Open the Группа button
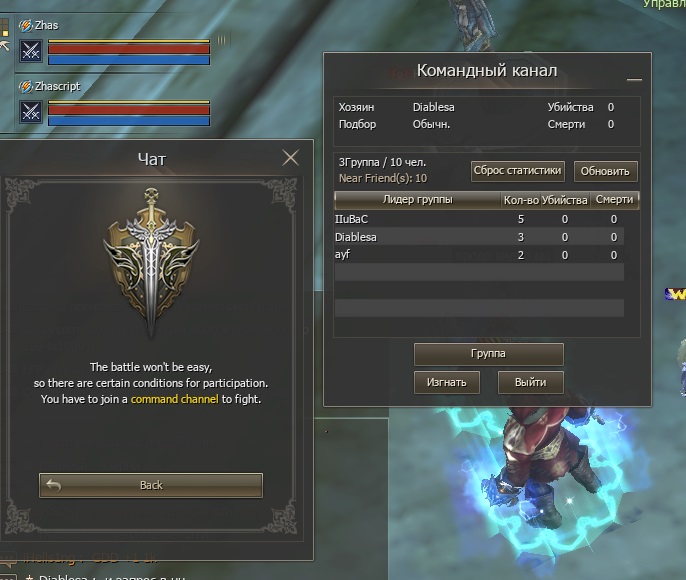 [489, 354]
